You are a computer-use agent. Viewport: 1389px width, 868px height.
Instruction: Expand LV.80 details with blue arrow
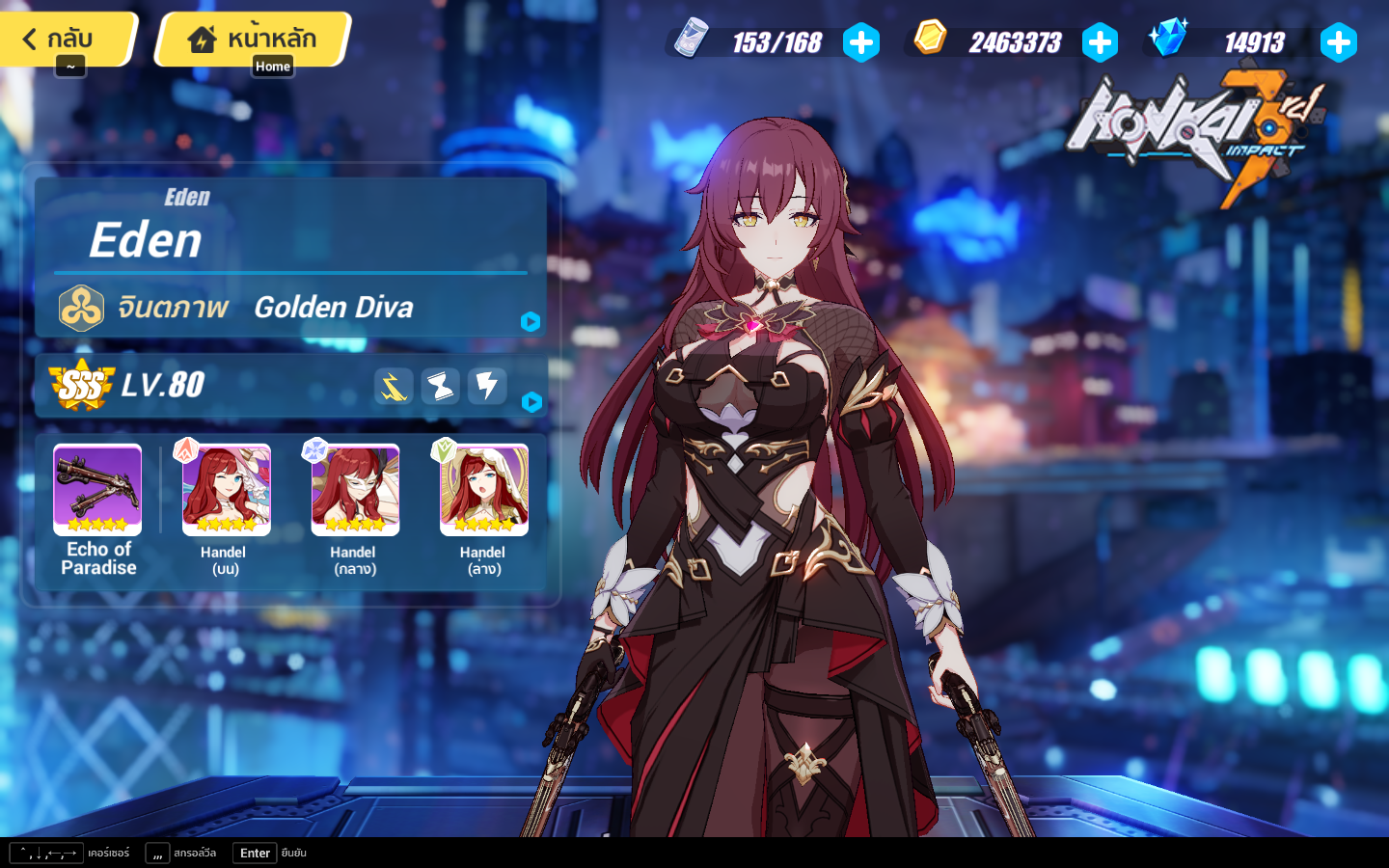point(531,403)
